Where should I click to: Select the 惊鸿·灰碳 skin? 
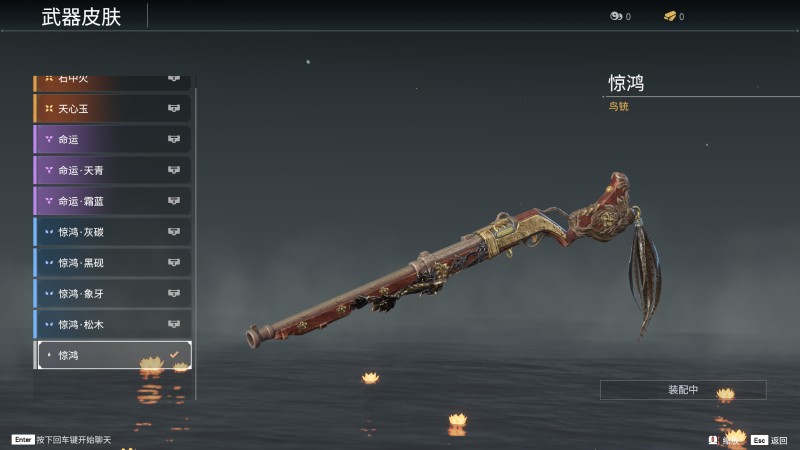click(x=112, y=232)
